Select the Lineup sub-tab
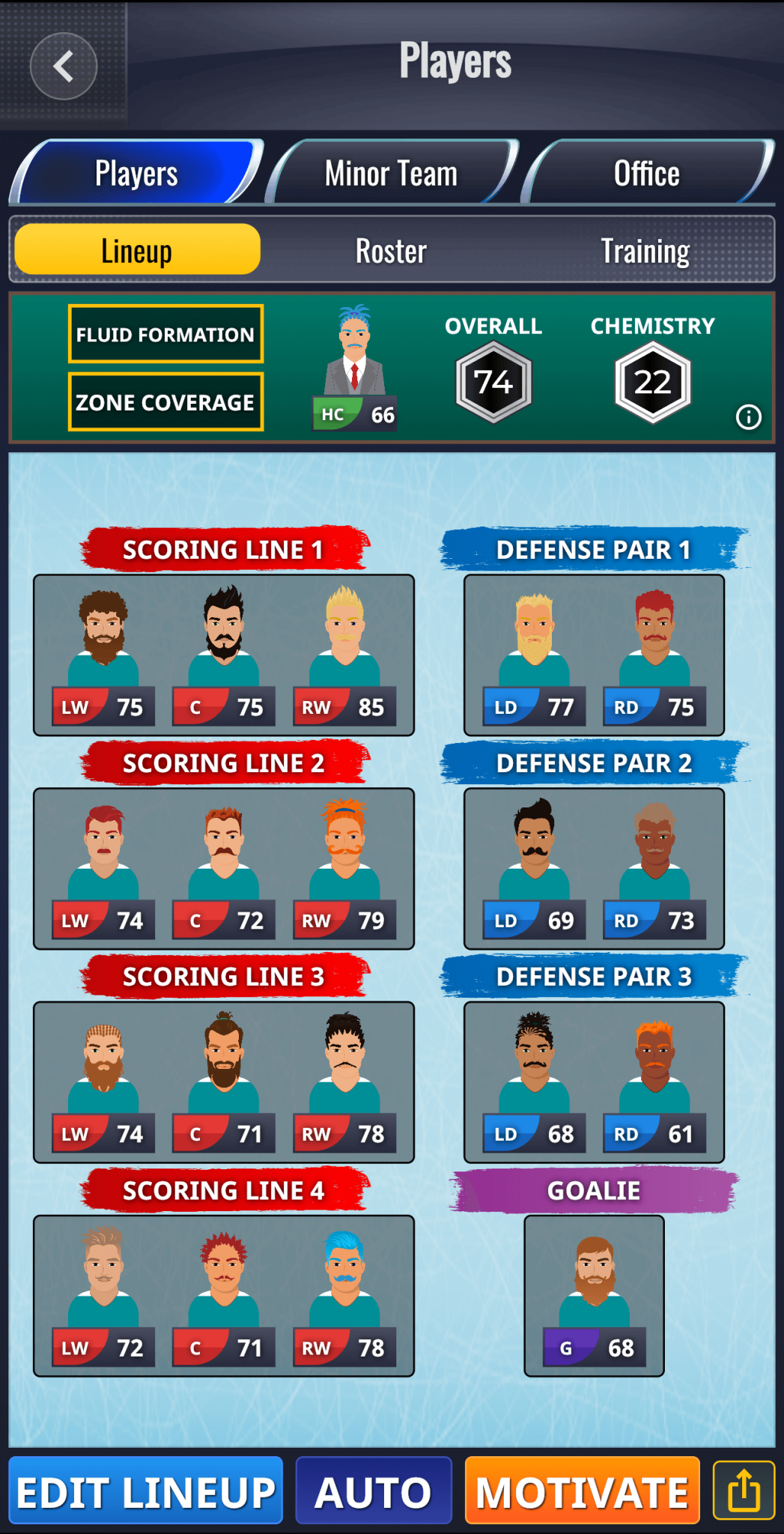Viewport: 784px width, 1534px height. 137,251
